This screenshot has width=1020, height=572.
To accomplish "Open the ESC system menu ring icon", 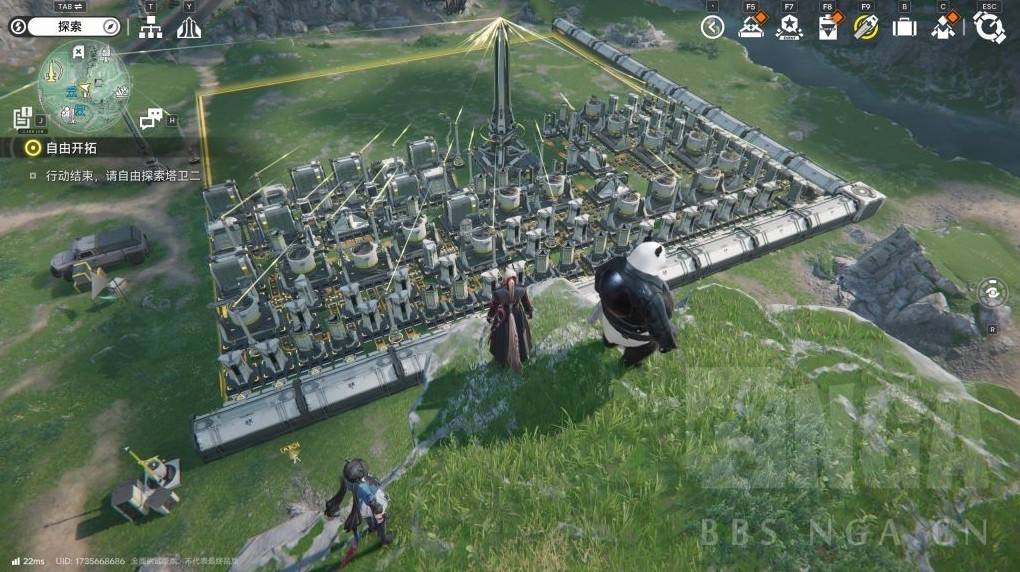I will click(x=989, y=27).
